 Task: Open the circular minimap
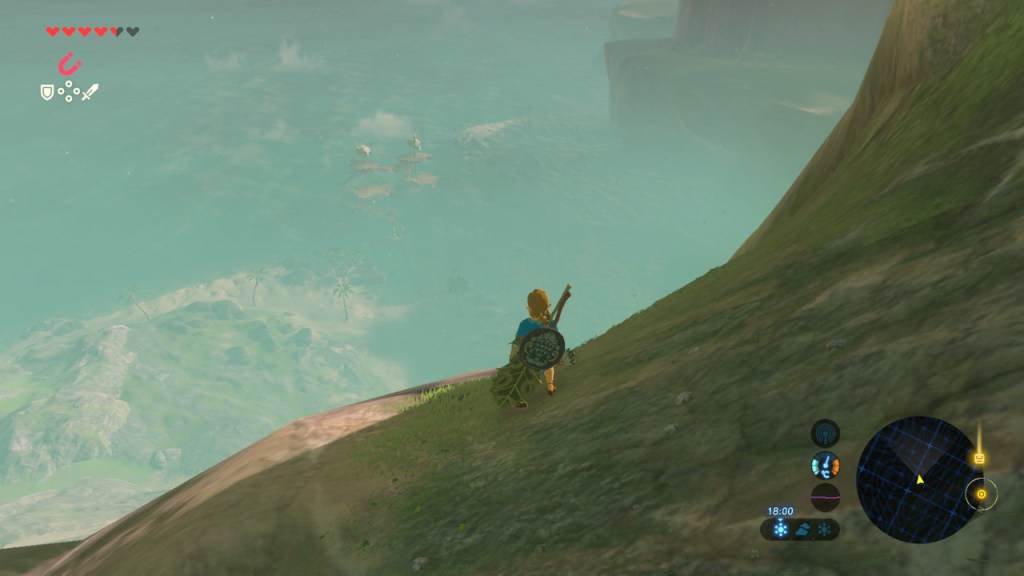point(917,479)
